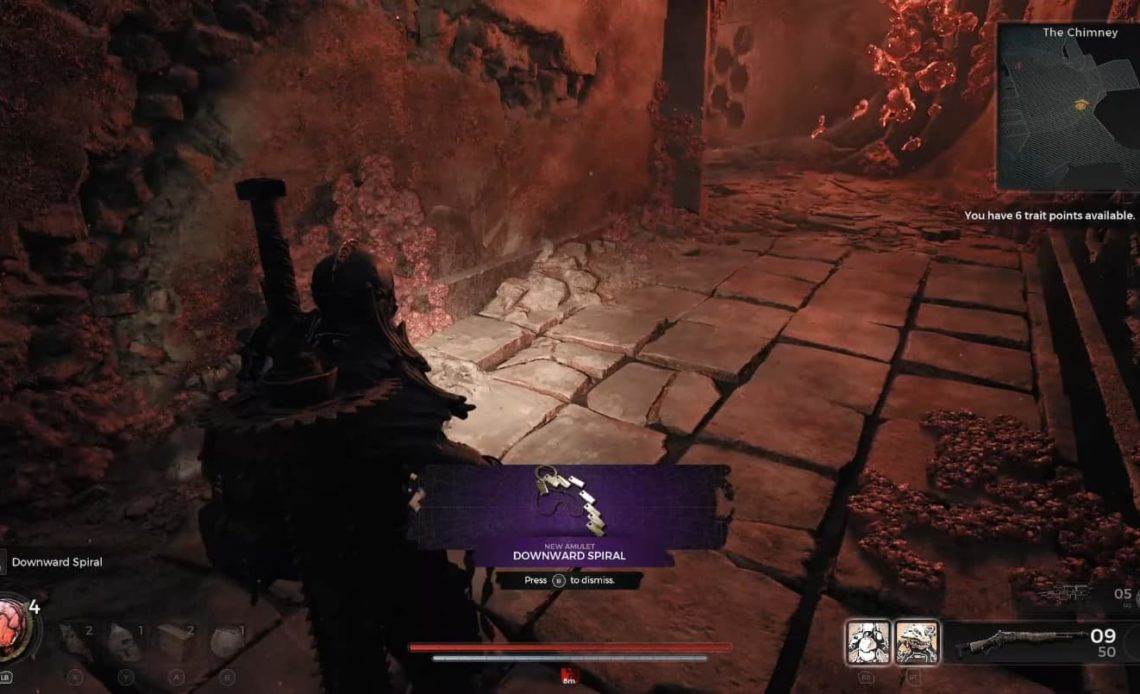The image size is (1140, 694).
Task: Click the Downward Spiral pickup log entry
Action: pyautogui.click(x=56, y=562)
